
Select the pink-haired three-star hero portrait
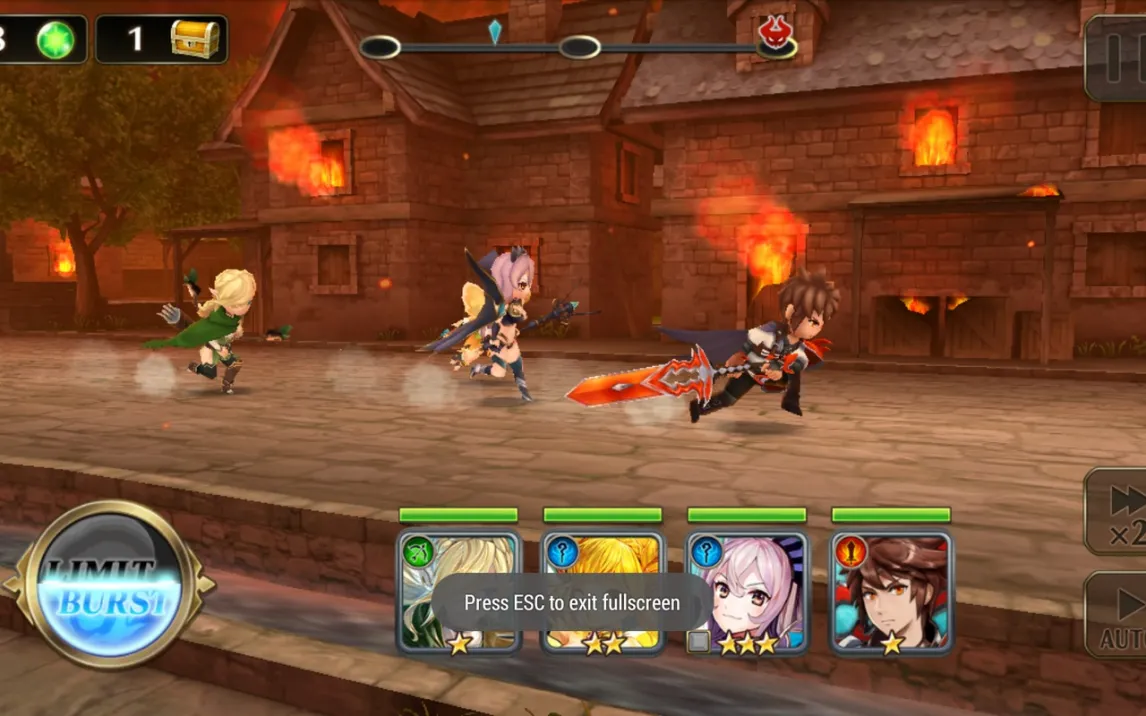coord(747,591)
